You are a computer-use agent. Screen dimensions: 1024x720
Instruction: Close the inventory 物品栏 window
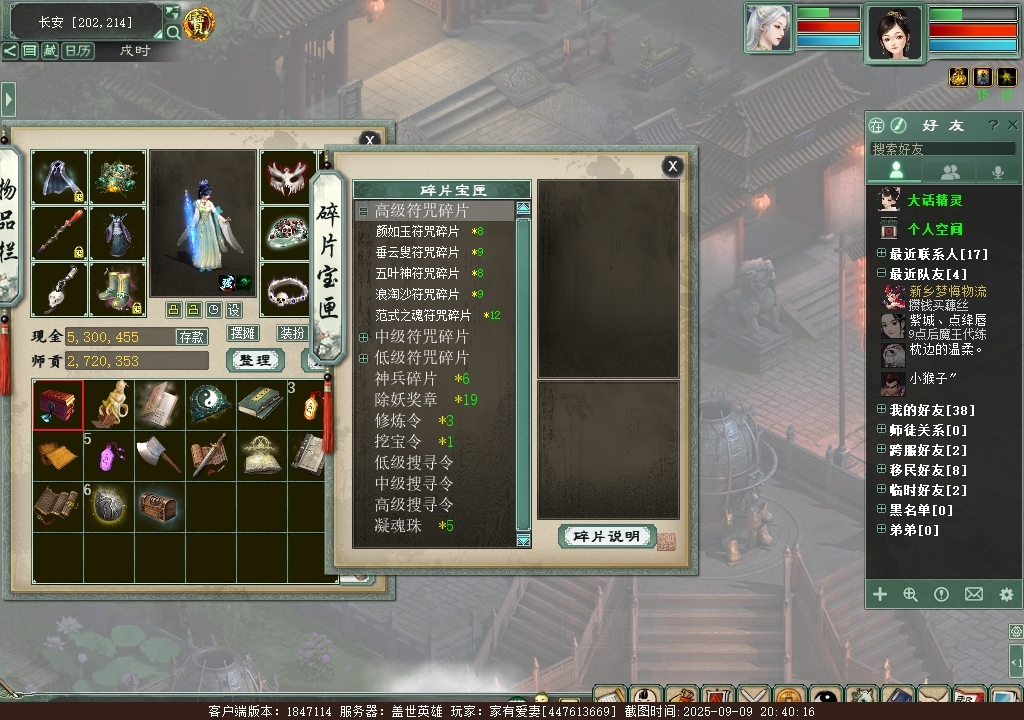(369, 141)
